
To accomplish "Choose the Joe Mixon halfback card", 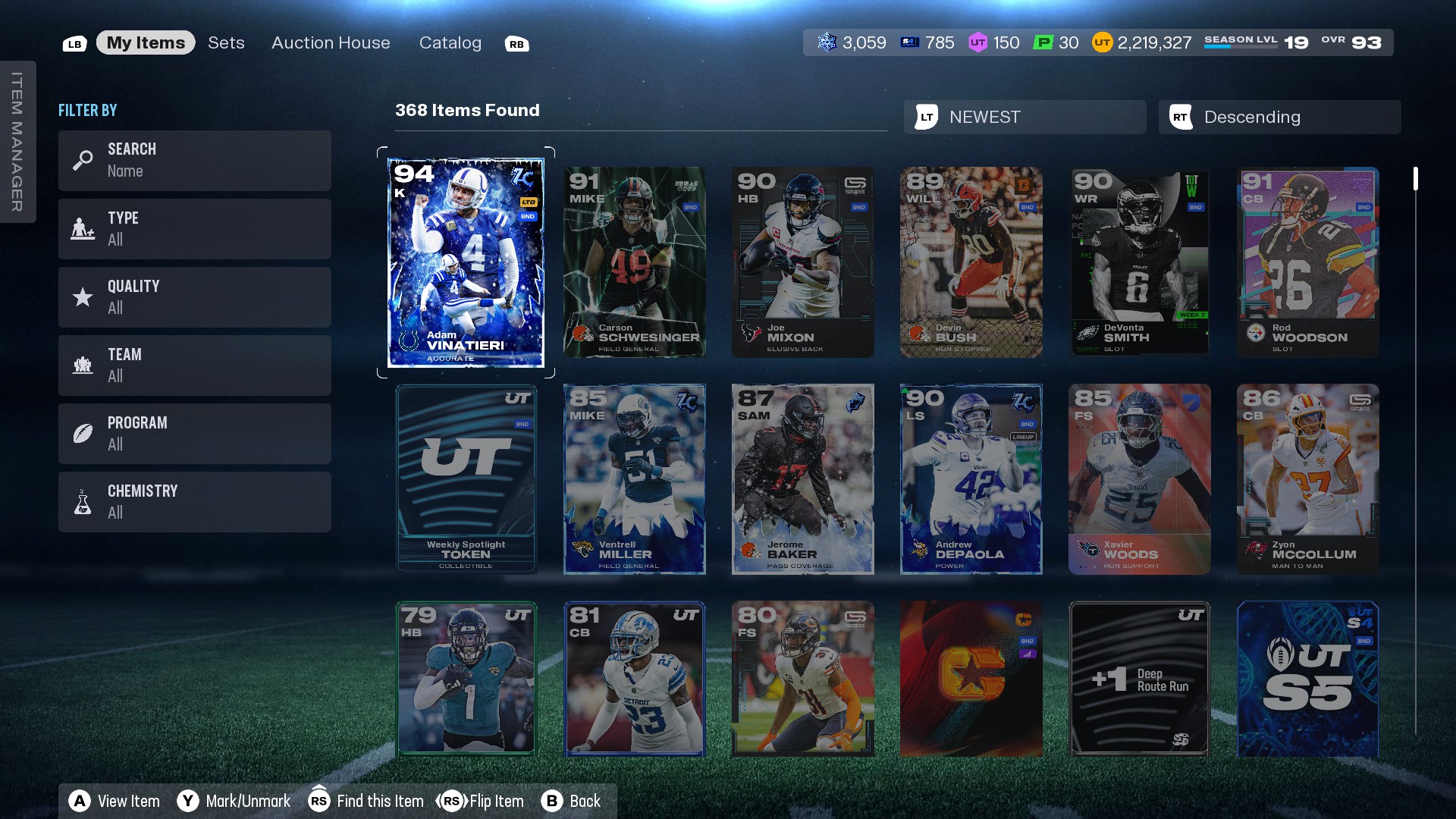I will (802, 262).
